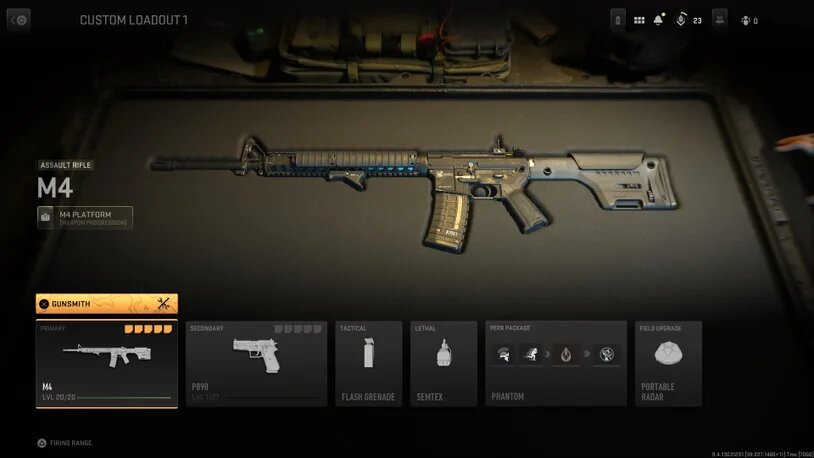Open the Gunsmith for the M4
The image size is (814, 458).
[106, 303]
